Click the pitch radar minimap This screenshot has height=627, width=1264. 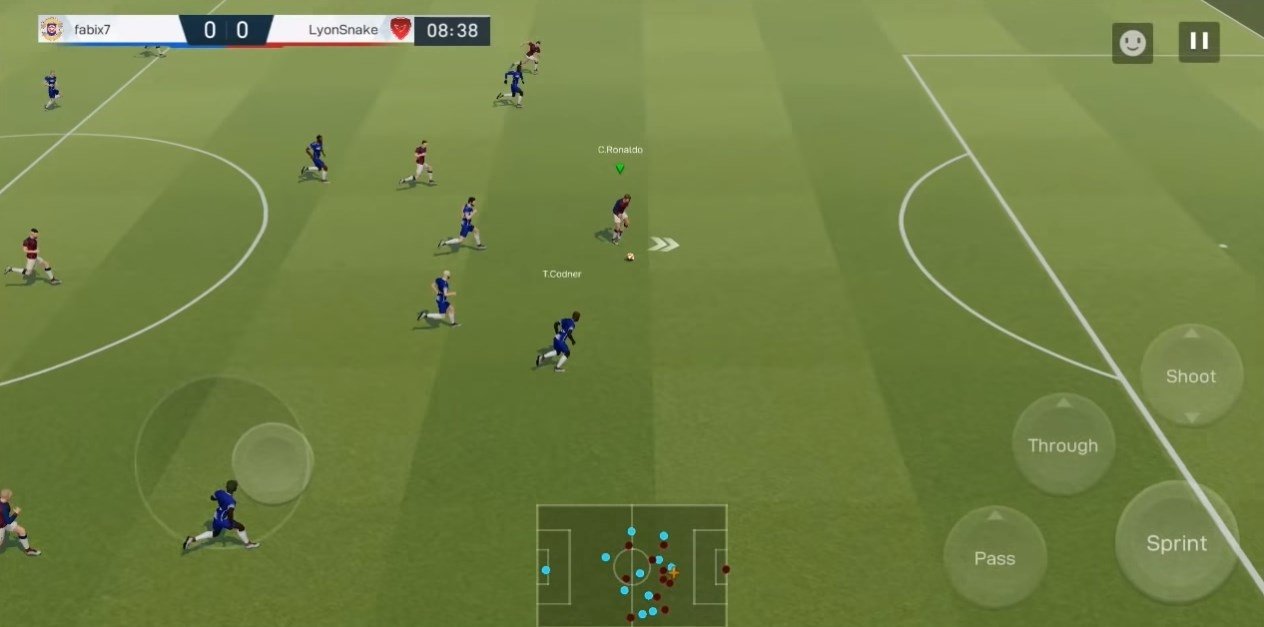[631, 564]
